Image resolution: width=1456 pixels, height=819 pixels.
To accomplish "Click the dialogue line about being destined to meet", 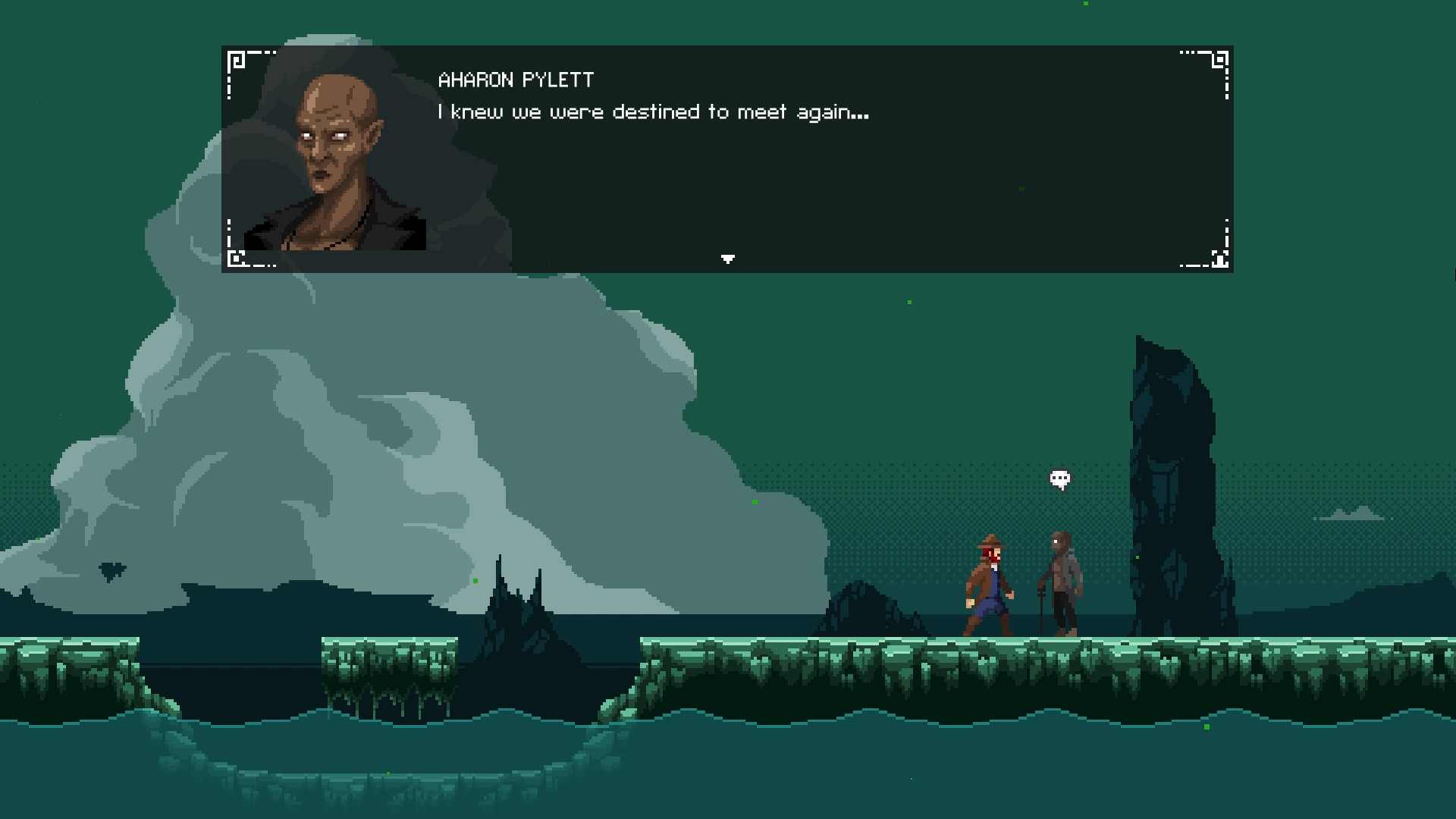I will (x=652, y=111).
